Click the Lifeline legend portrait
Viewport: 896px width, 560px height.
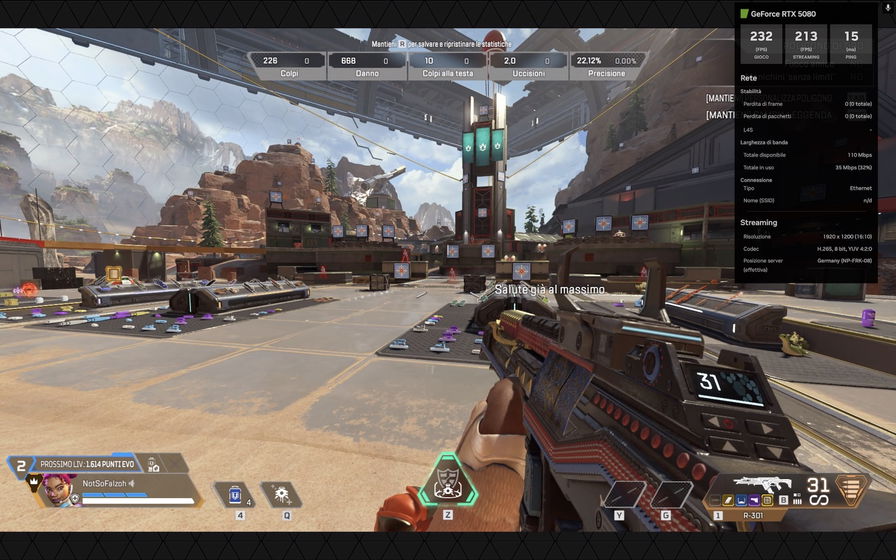coord(59,491)
